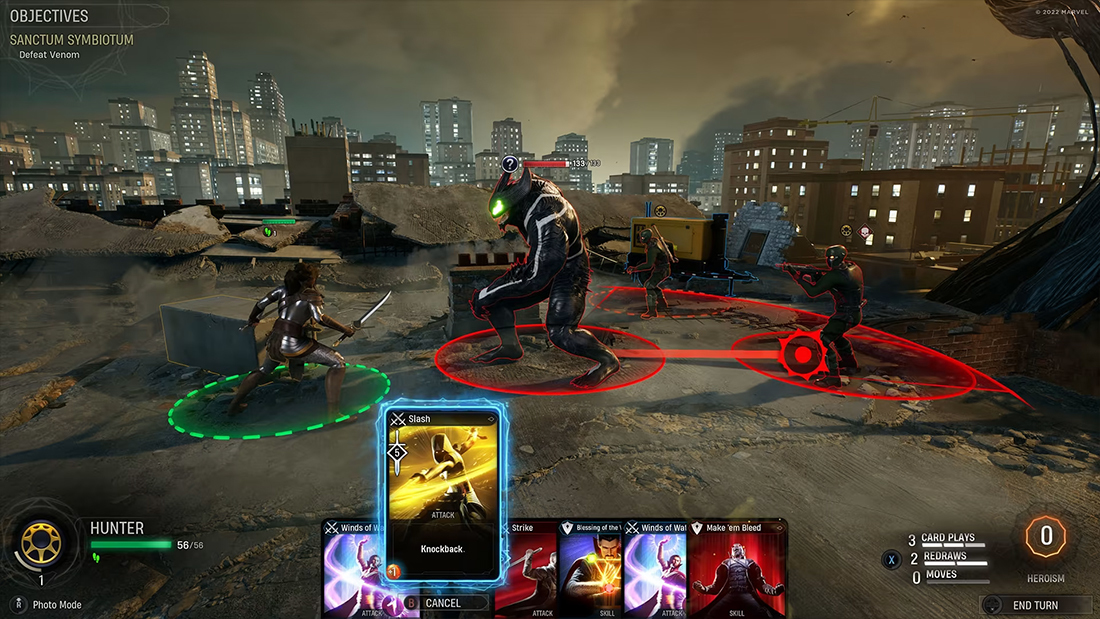Screen dimensions: 1100x619
Task: End the current turn
Action: click(x=1037, y=605)
